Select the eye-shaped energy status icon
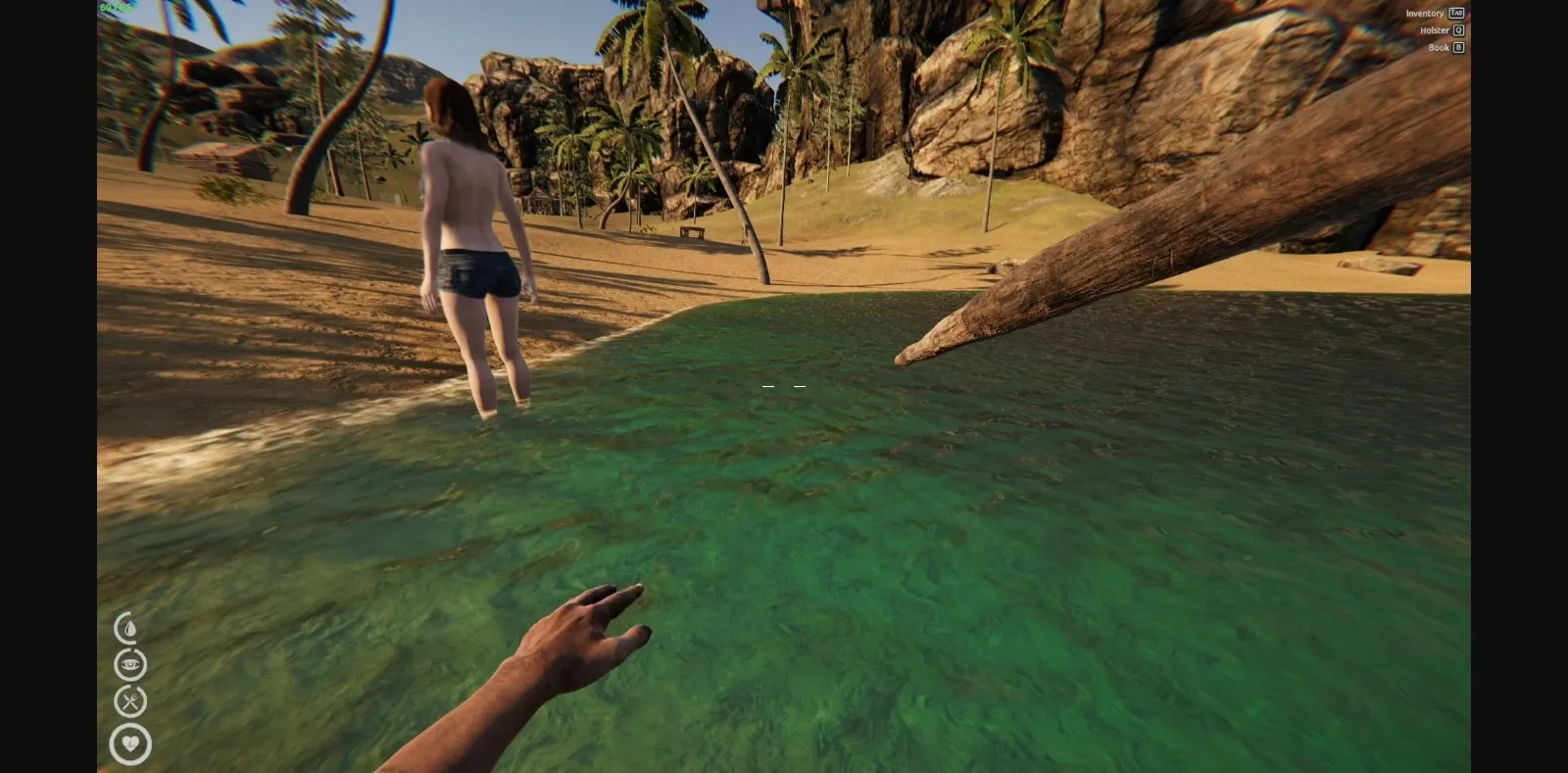1568x773 pixels. [x=129, y=663]
